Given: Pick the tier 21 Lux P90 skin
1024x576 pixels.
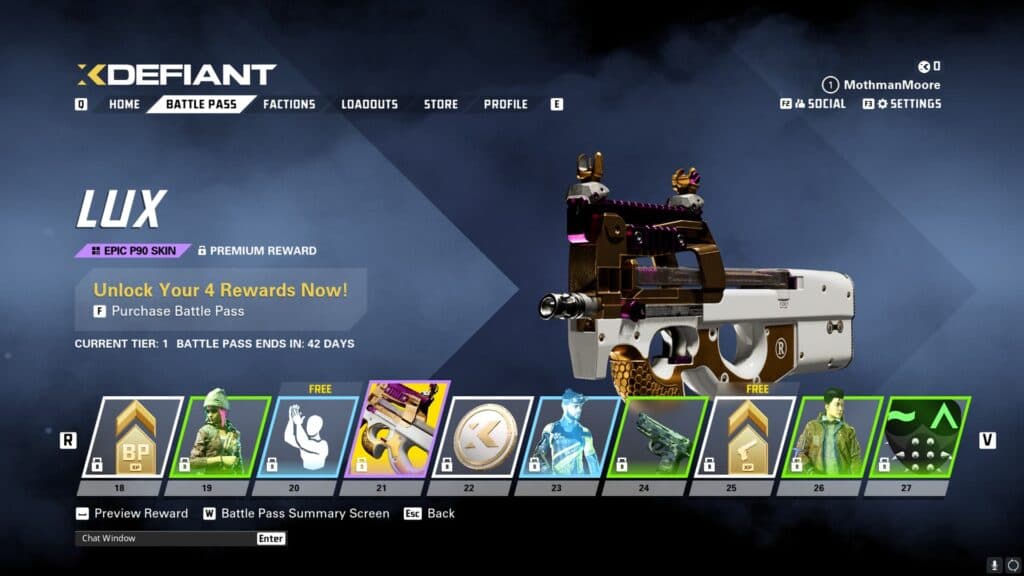Looking at the screenshot, I should pos(394,432).
